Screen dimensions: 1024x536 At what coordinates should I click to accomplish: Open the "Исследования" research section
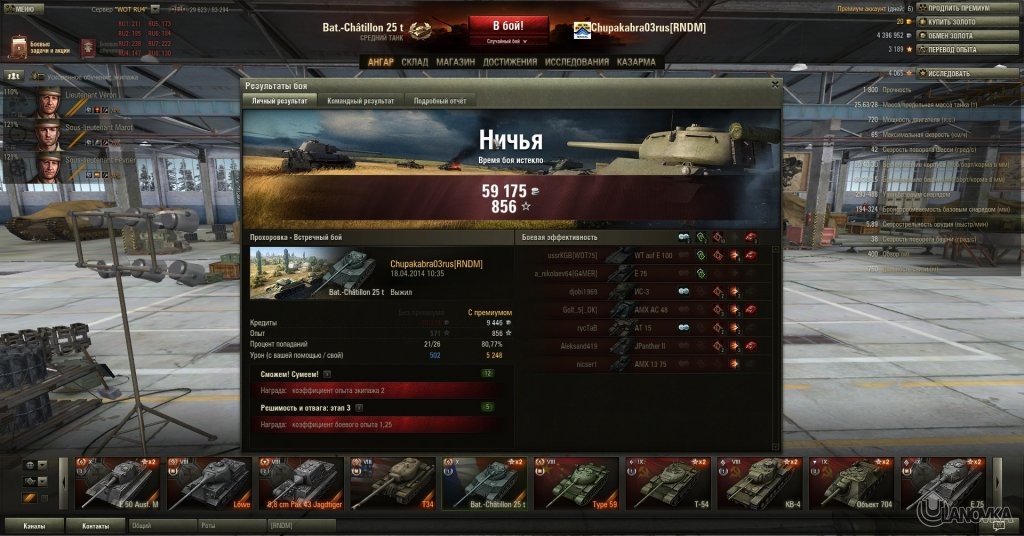[x=578, y=62]
